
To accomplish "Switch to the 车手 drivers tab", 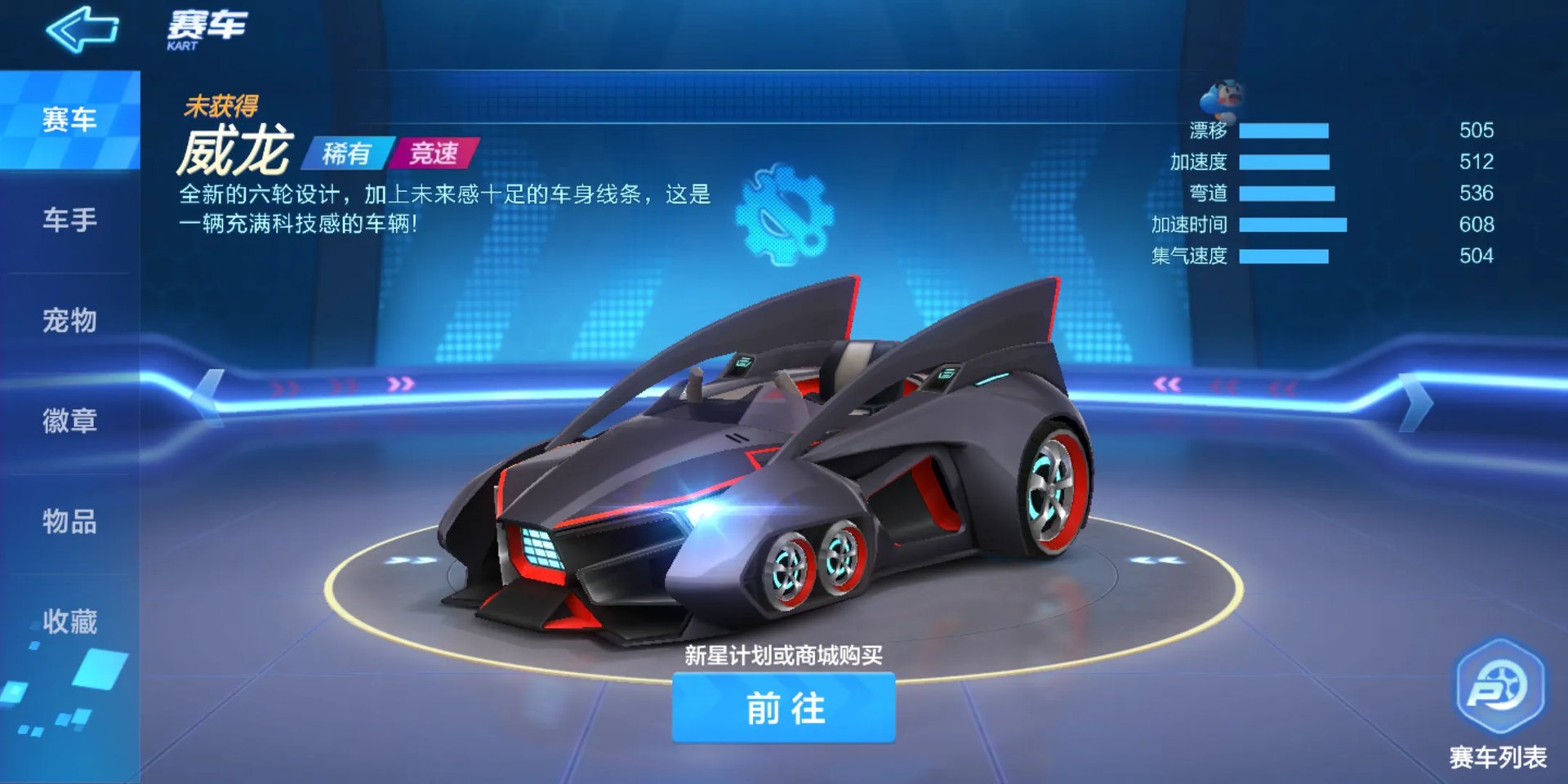I will [x=69, y=220].
